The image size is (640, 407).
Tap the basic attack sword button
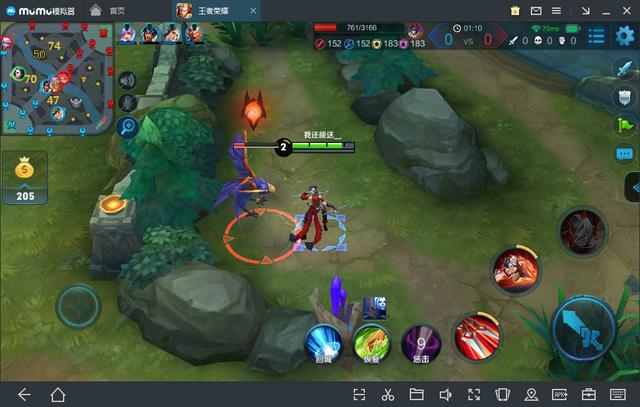click(583, 326)
